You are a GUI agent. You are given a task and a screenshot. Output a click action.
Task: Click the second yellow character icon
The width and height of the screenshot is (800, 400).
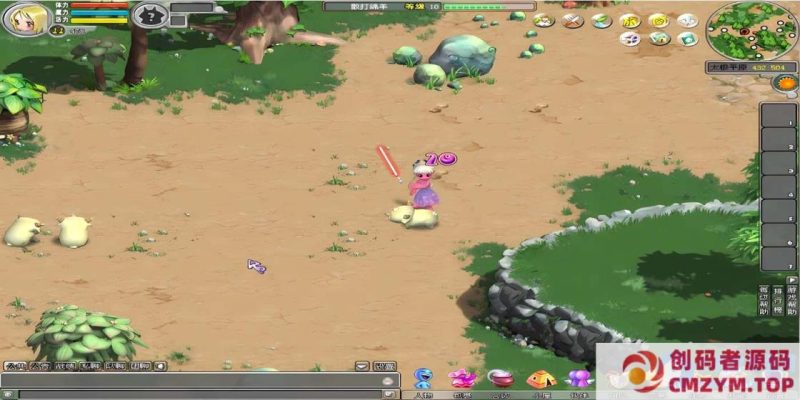coord(658,19)
